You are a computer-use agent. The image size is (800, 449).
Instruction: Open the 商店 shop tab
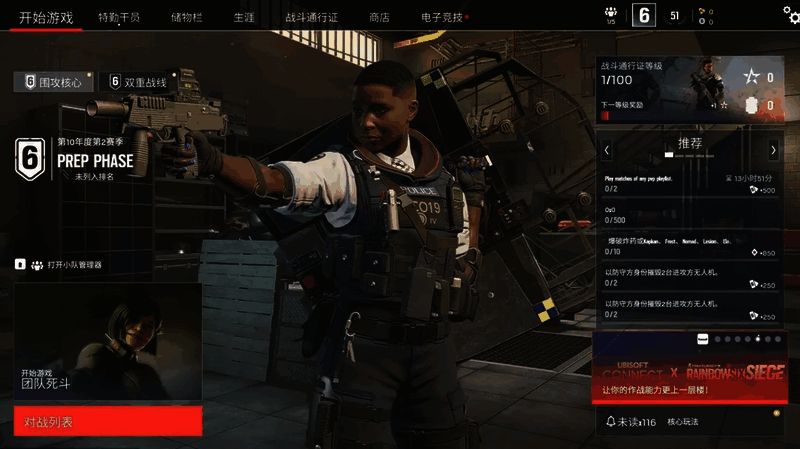pos(379,17)
